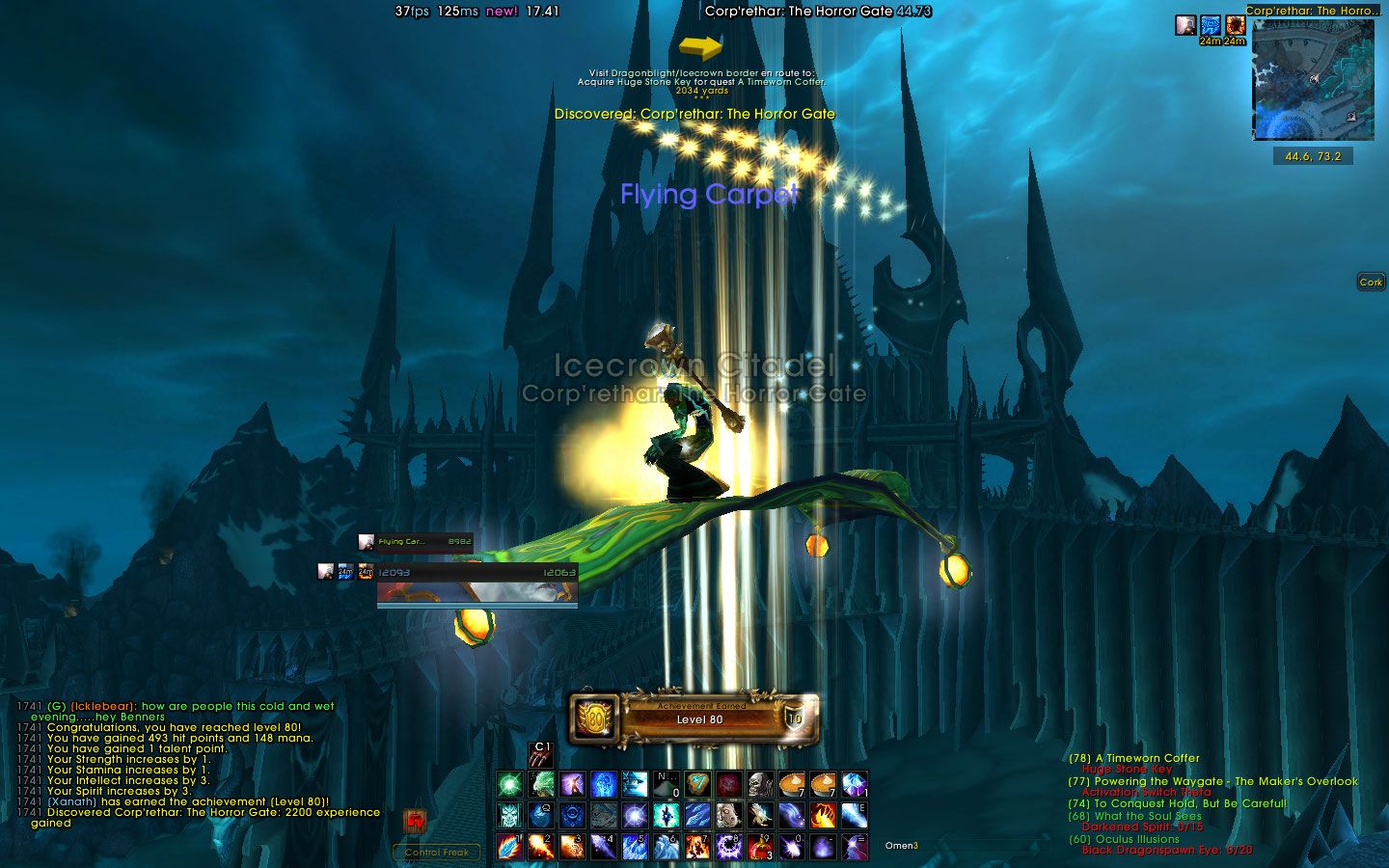
Task: Use the blue mana gem slot
Action: tap(854, 784)
